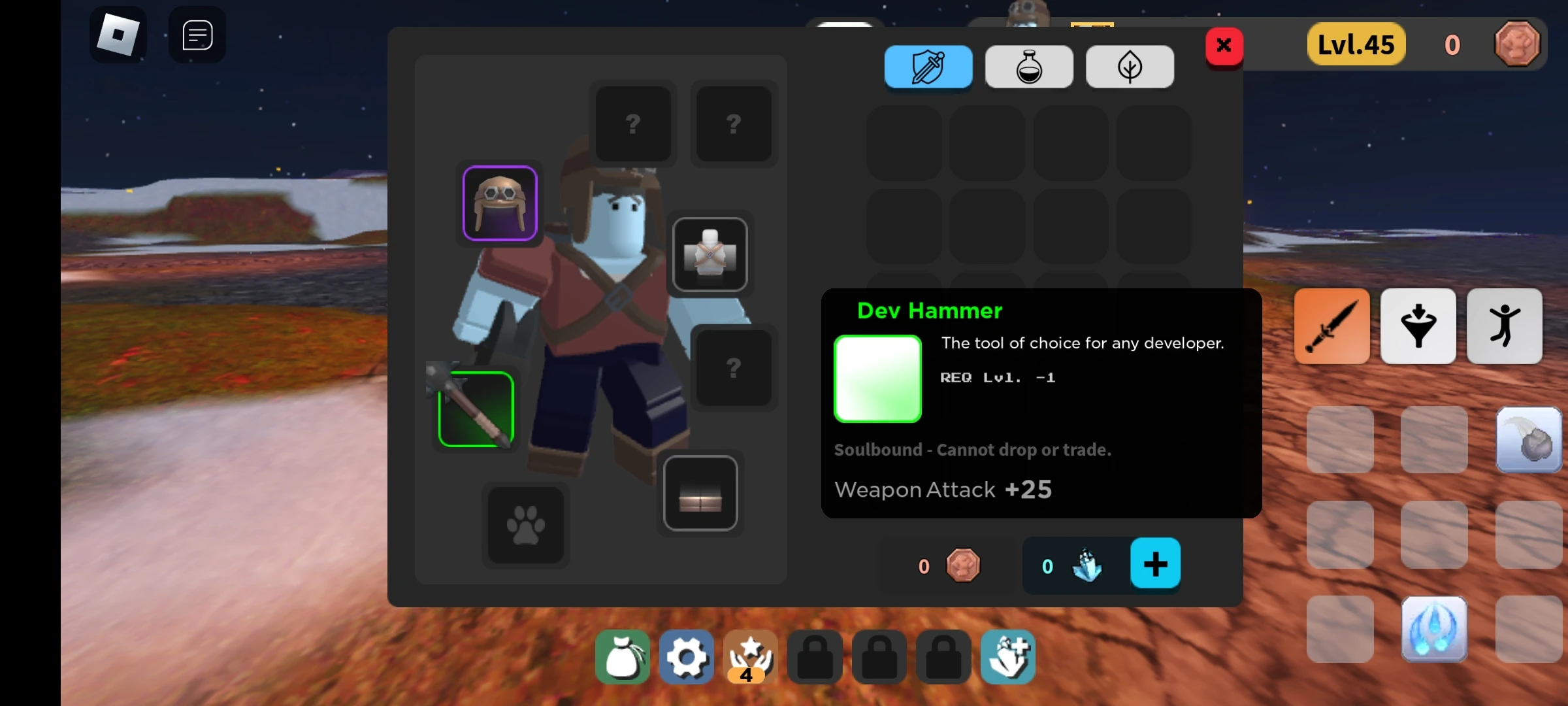Open the emotes icon with dancing figure

point(1505,326)
